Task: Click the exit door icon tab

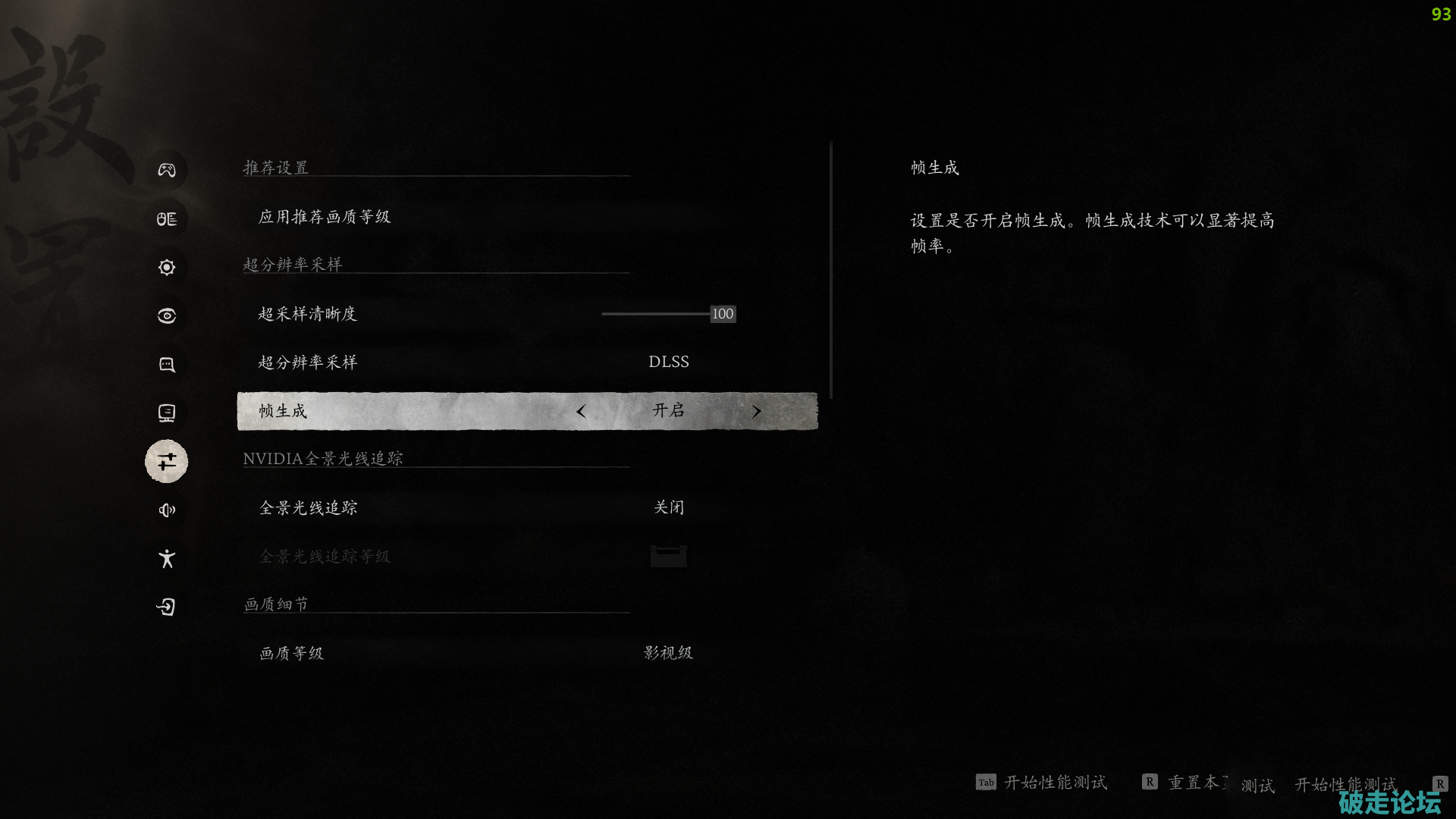Action: point(167,607)
